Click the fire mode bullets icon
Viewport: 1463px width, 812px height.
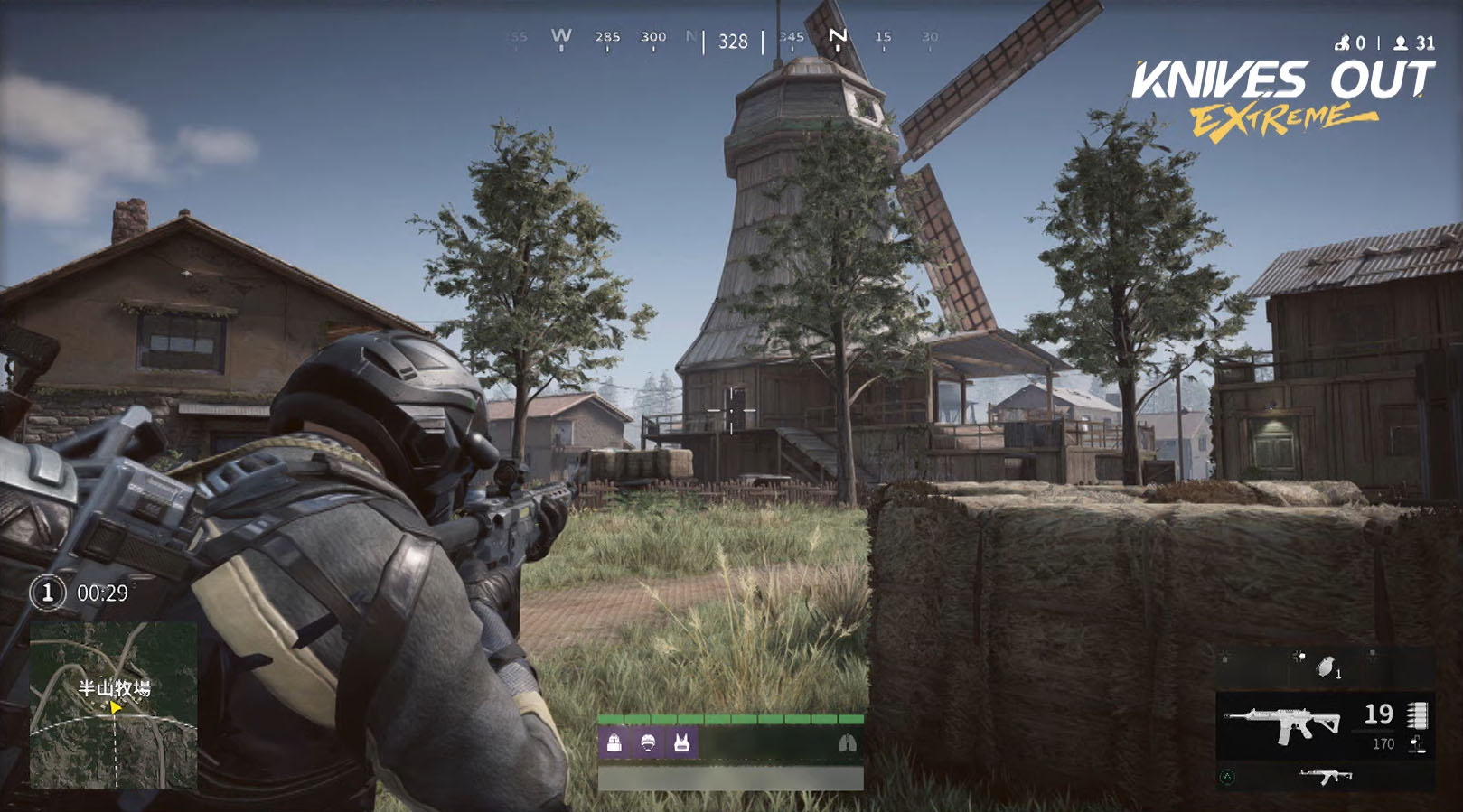click(x=1417, y=715)
